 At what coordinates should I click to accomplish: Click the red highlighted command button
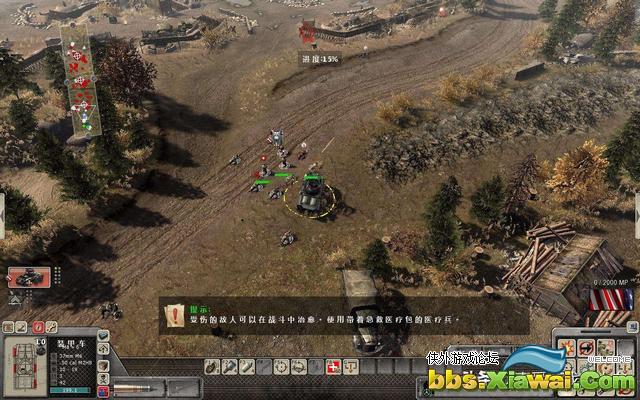(38, 327)
